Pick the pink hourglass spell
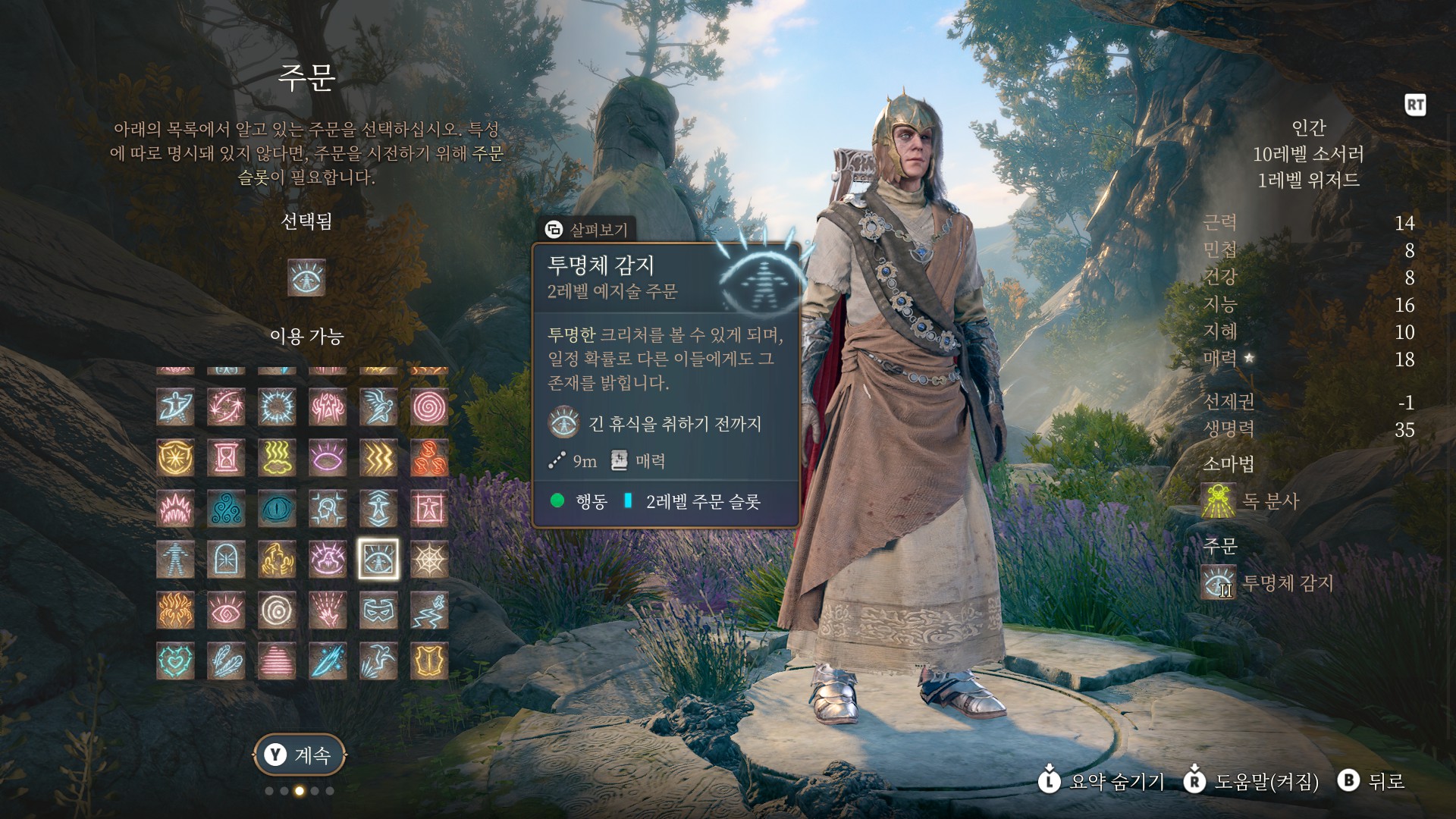This screenshot has height=819, width=1456. click(x=226, y=458)
